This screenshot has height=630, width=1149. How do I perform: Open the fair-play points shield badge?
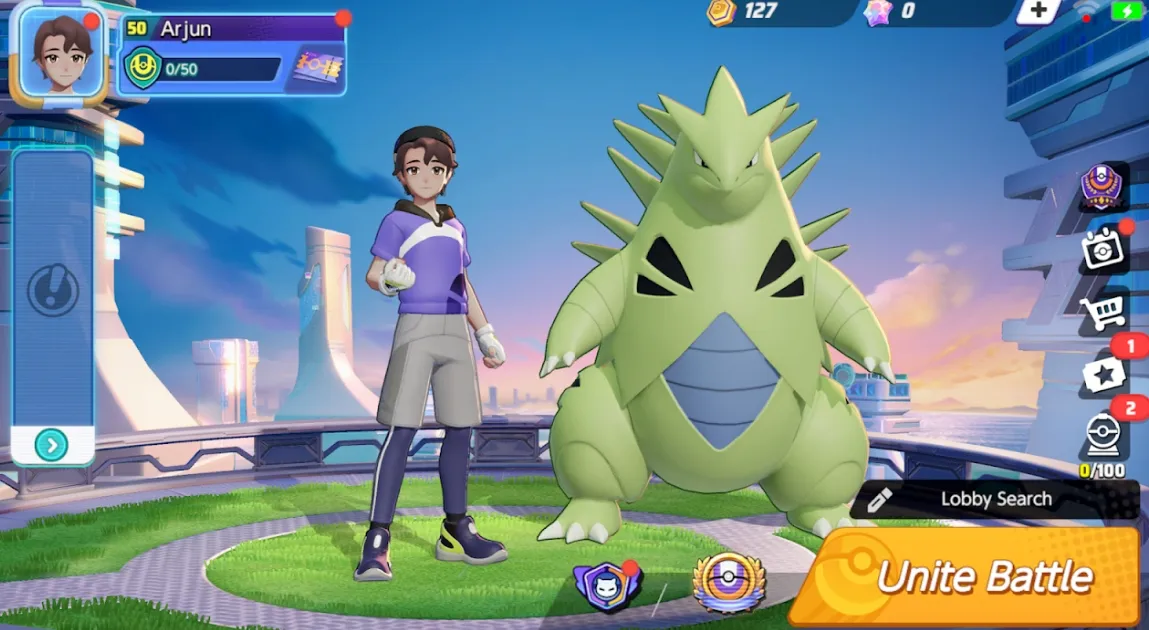point(142,69)
